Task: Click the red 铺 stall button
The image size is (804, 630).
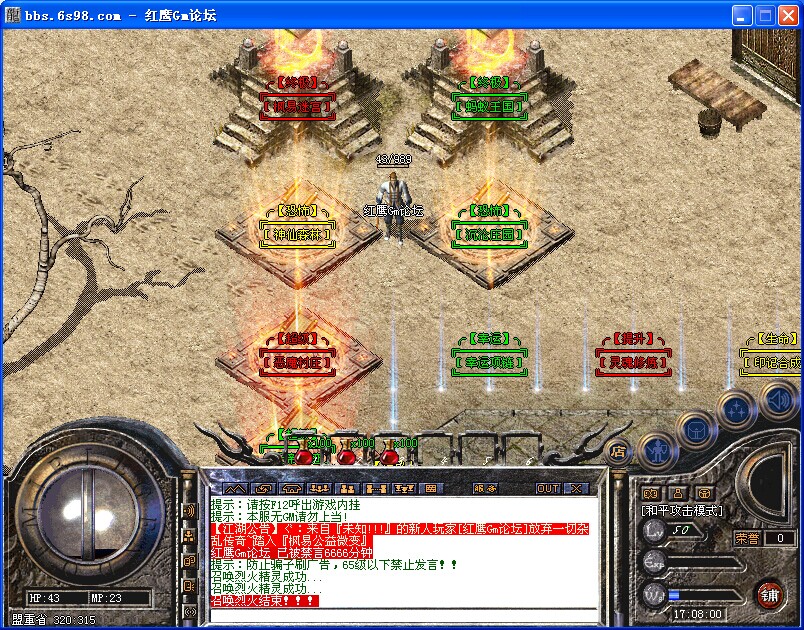Action: [769, 592]
